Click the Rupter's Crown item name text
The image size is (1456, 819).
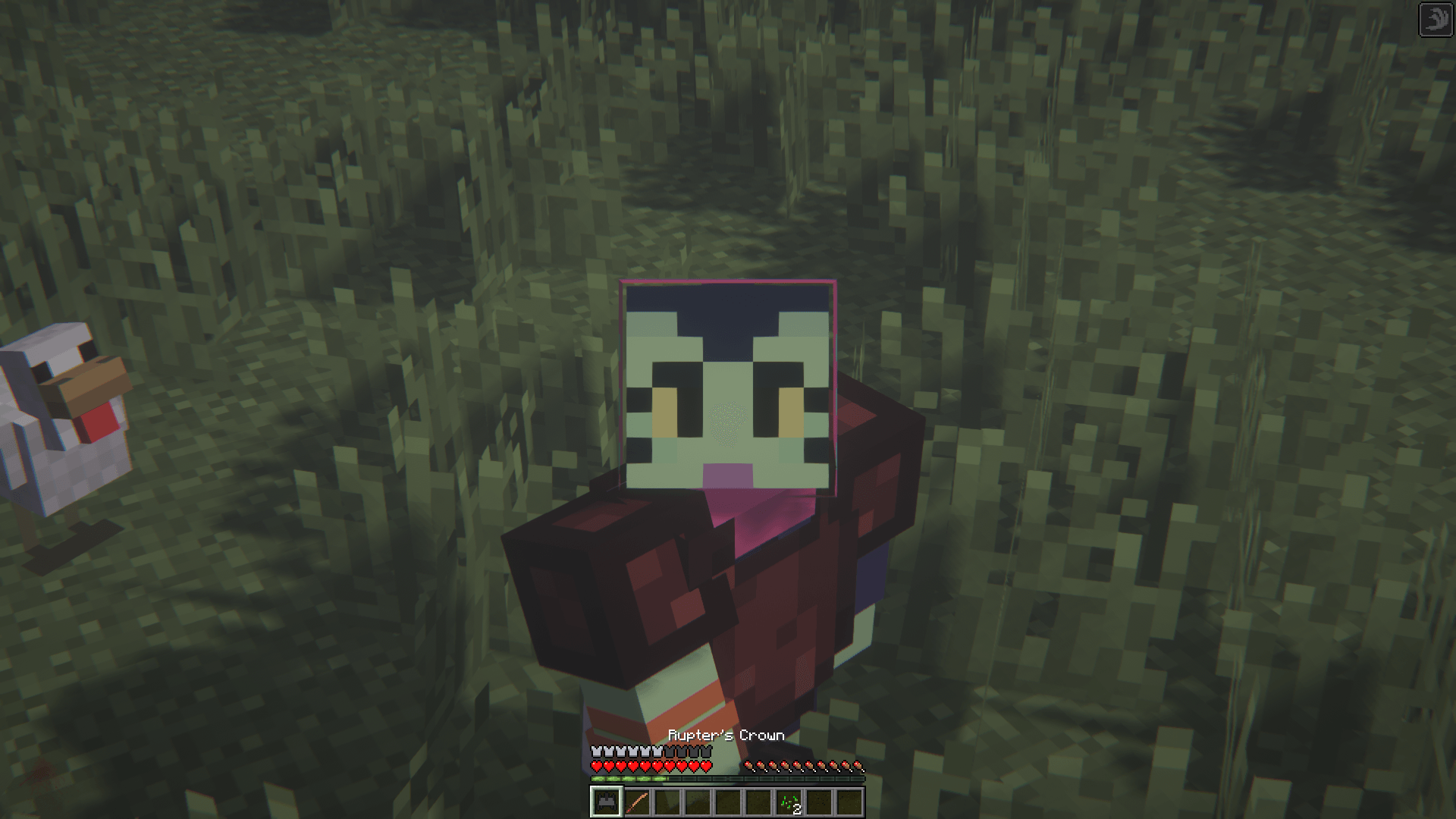click(726, 736)
